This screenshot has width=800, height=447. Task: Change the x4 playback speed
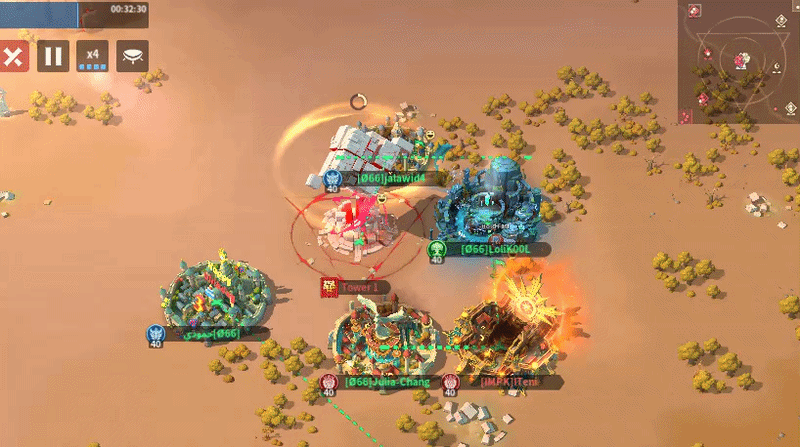click(x=93, y=57)
